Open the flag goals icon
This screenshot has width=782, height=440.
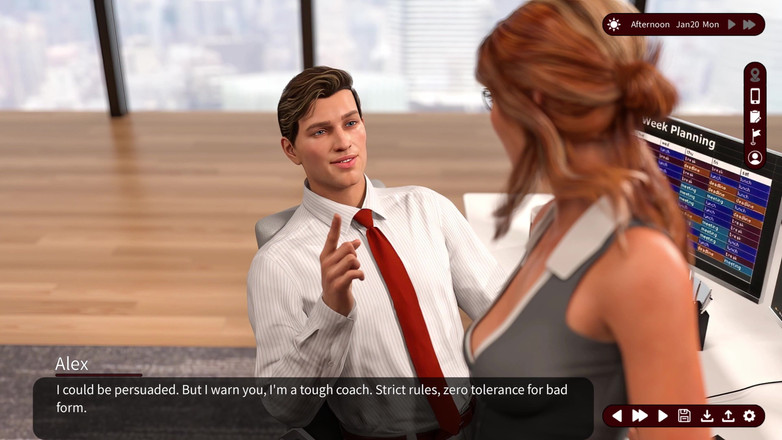coord(755,137)
